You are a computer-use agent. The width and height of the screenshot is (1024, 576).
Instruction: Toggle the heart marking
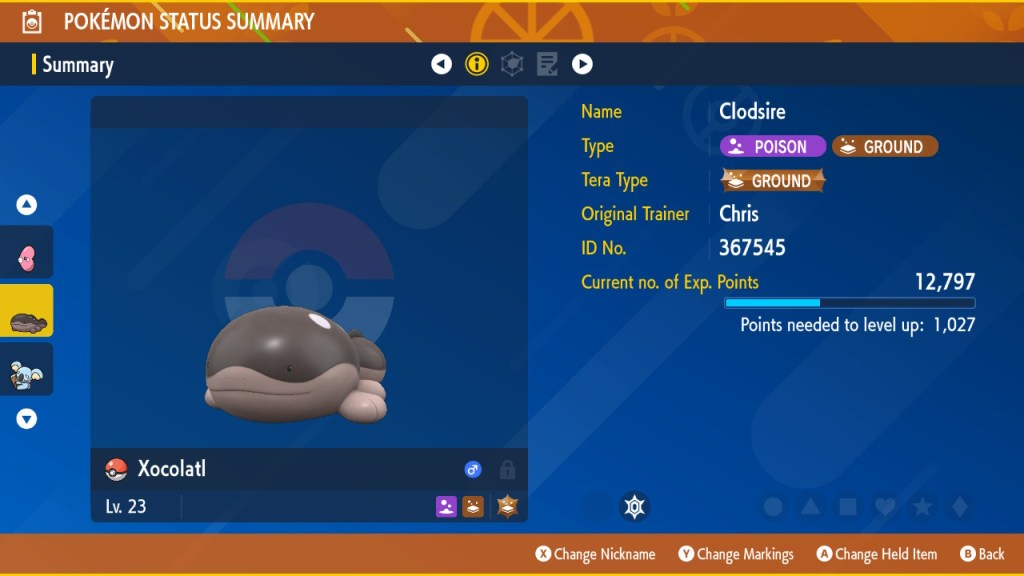pos(884,507)
